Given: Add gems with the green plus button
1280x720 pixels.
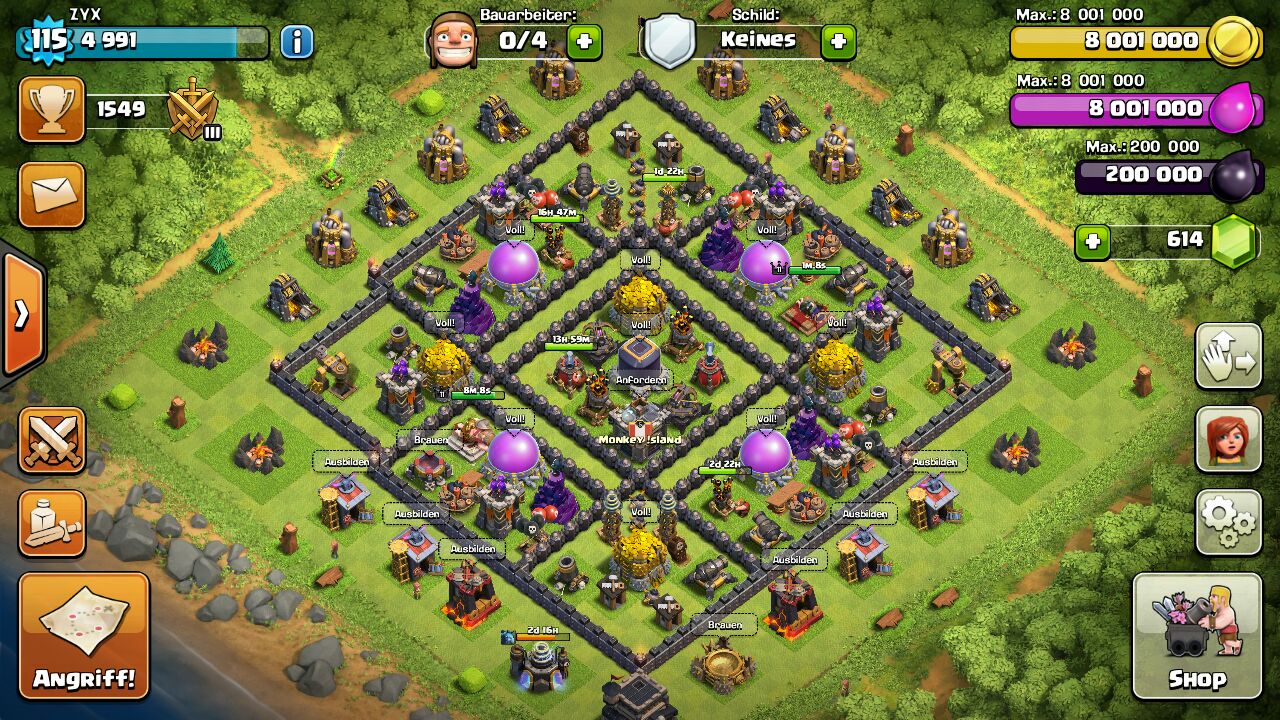Looking at the screenshot, I should tap(1093, 241).
